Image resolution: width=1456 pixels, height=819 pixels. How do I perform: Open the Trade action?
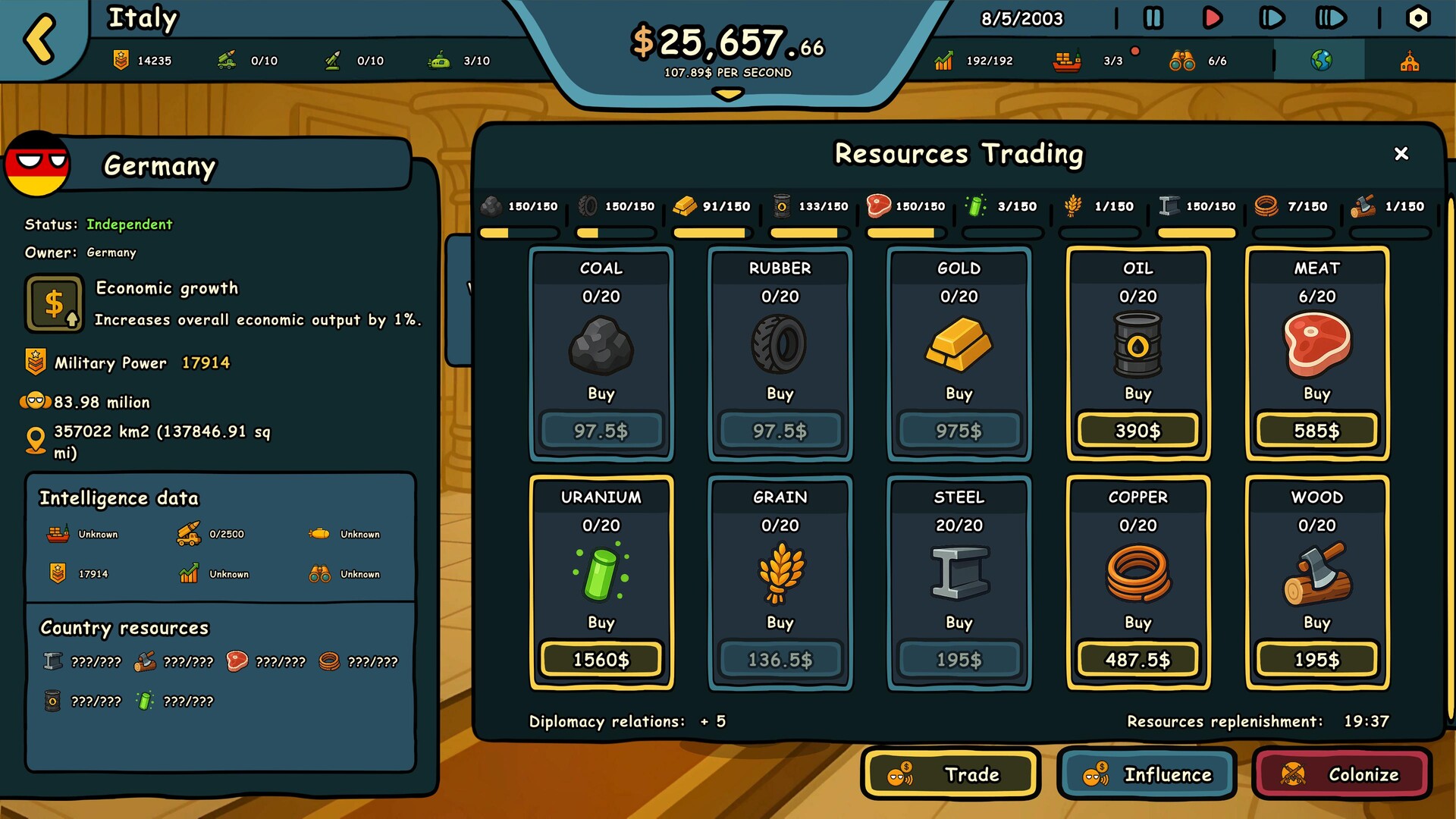(x=951, y=774)
